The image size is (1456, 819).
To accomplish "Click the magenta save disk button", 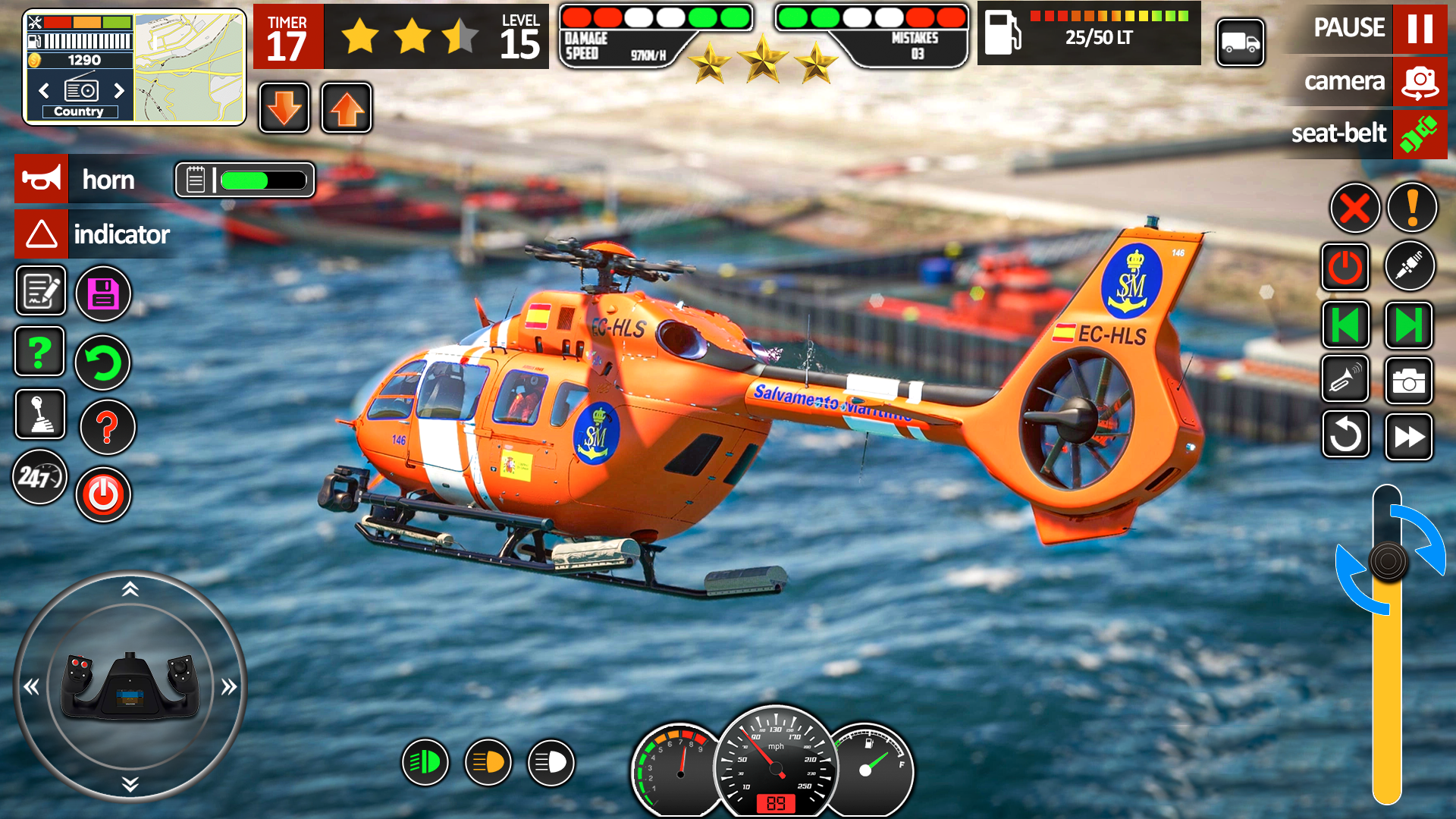I will 104,293.
